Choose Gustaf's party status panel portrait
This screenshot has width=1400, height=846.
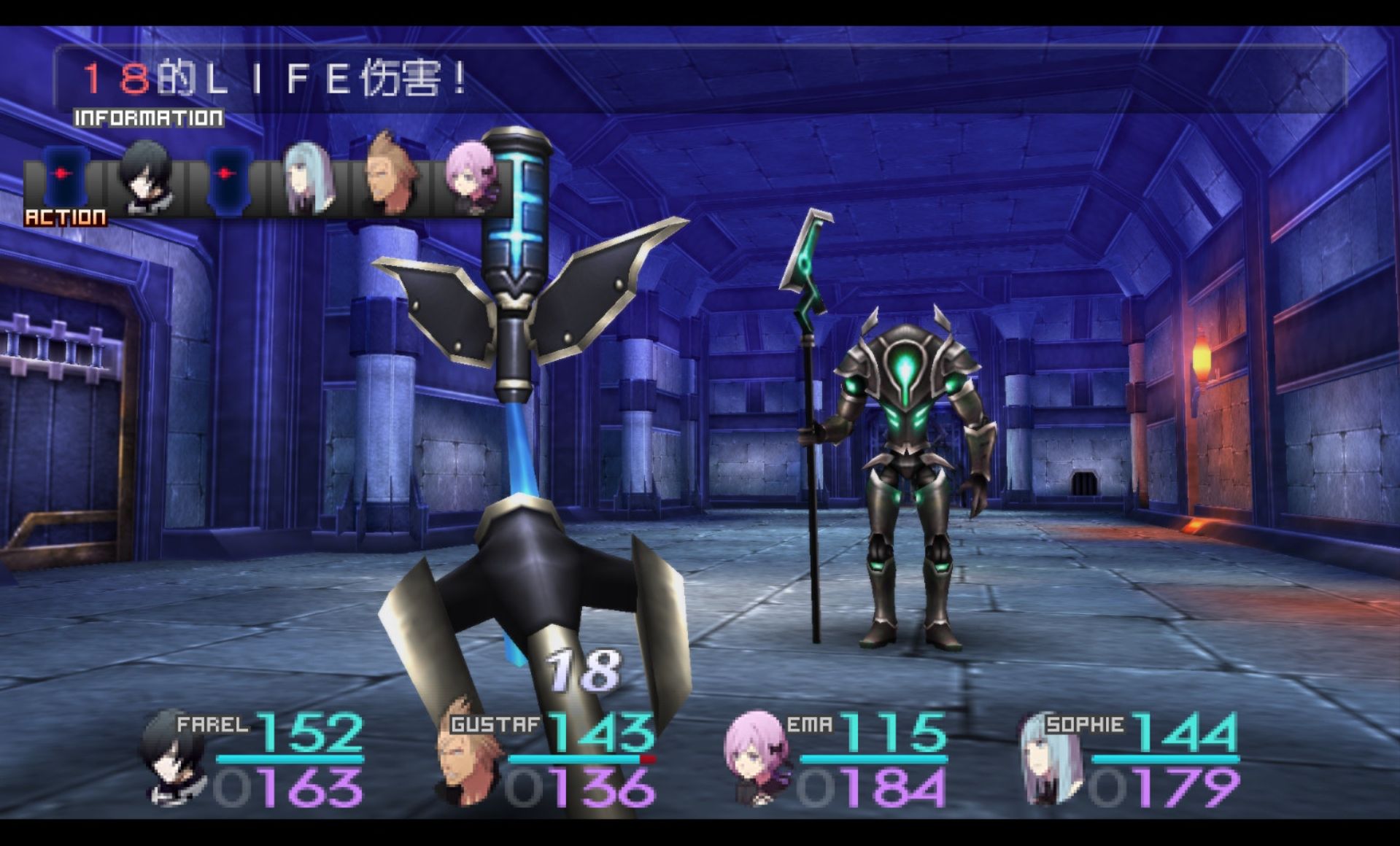click(x=467, y=755)
